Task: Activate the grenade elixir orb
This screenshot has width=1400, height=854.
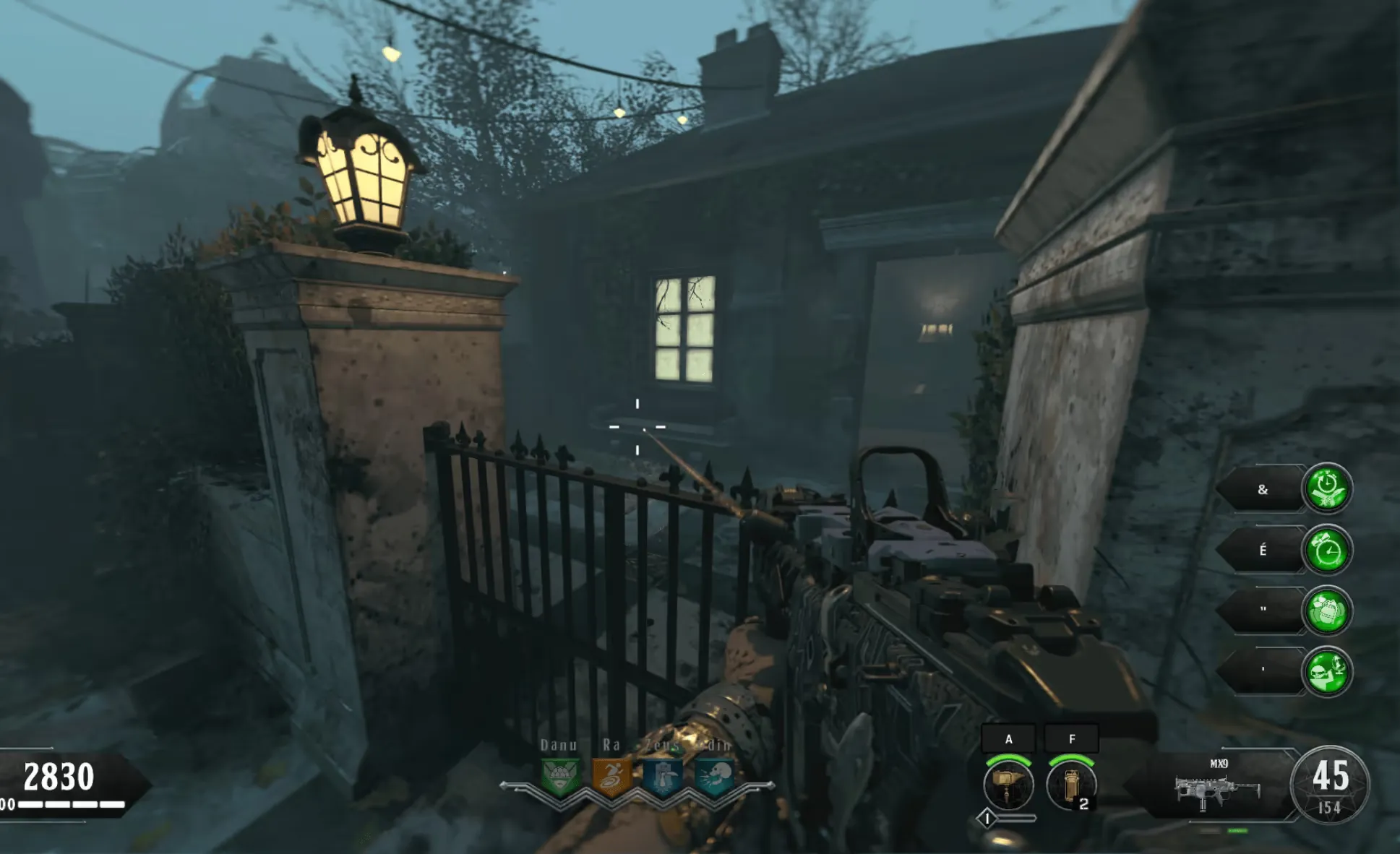Action: point(1327,611)
